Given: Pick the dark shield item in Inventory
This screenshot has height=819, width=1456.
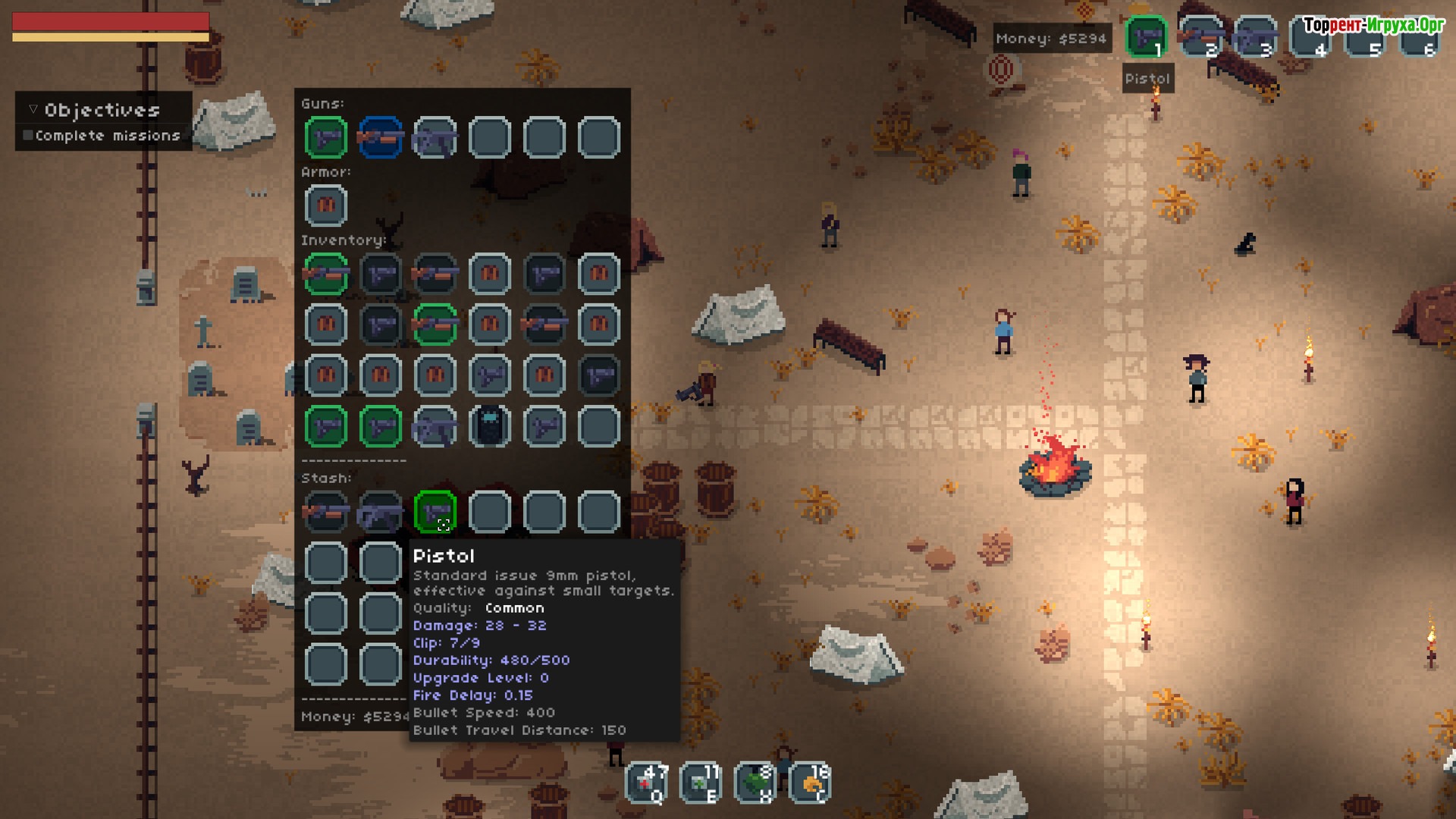Looking at the screenshot, I should 490,425.
